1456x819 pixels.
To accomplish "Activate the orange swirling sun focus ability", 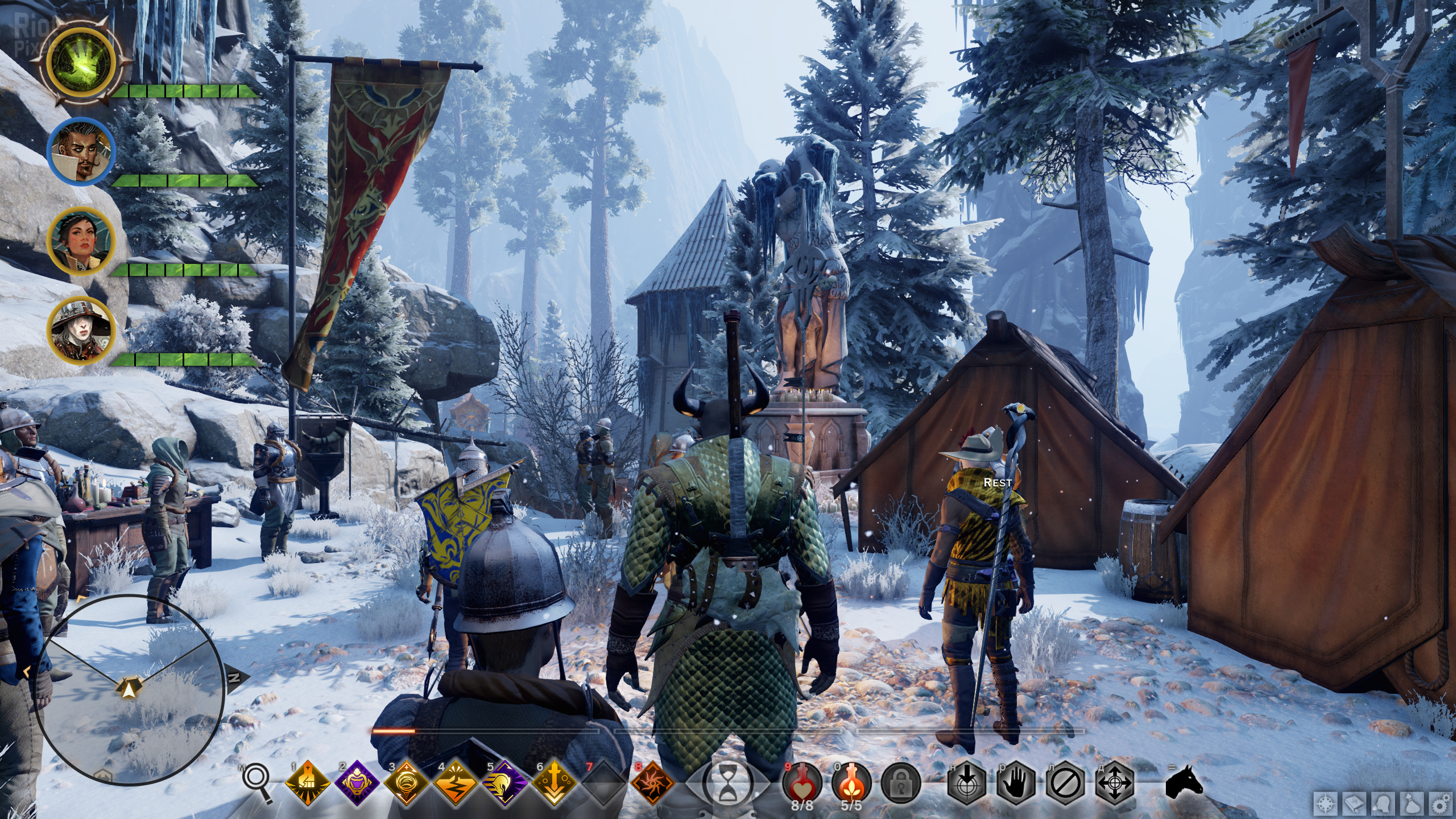I will pyautogui.click(x=653, y=783).
